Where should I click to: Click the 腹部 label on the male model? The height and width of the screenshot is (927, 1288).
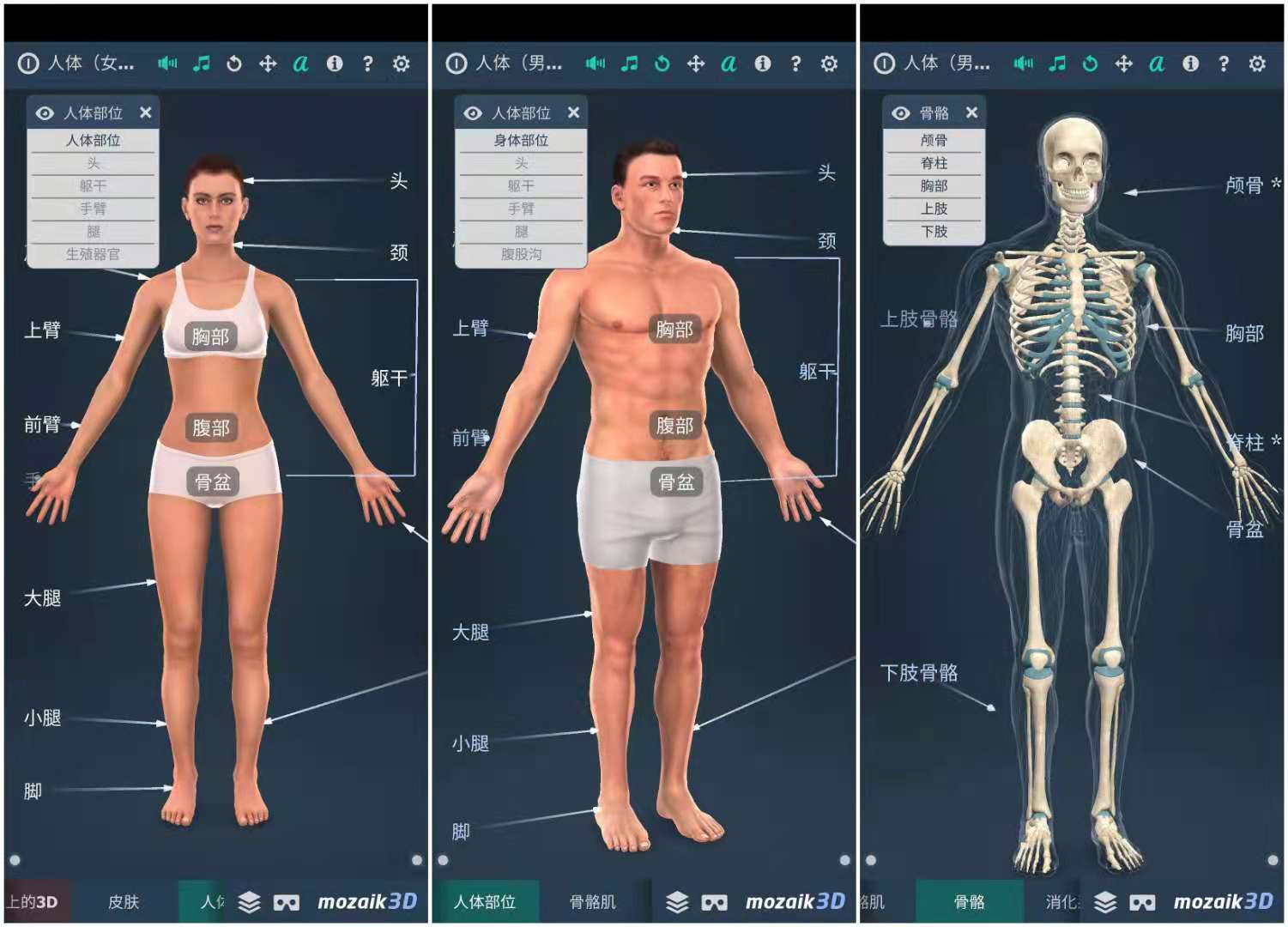[x=677, y=423]
